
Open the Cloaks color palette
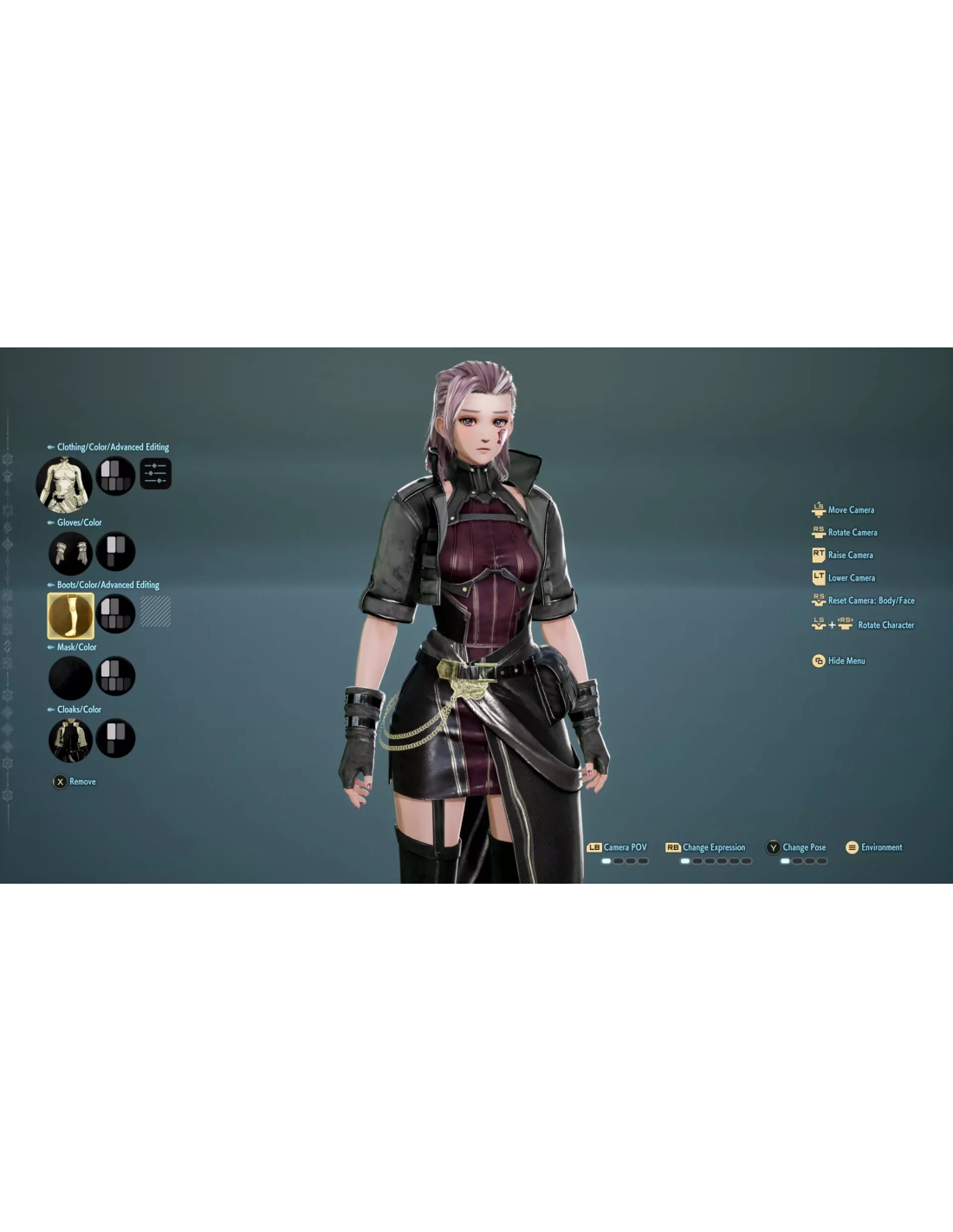(x=115, y=739)
